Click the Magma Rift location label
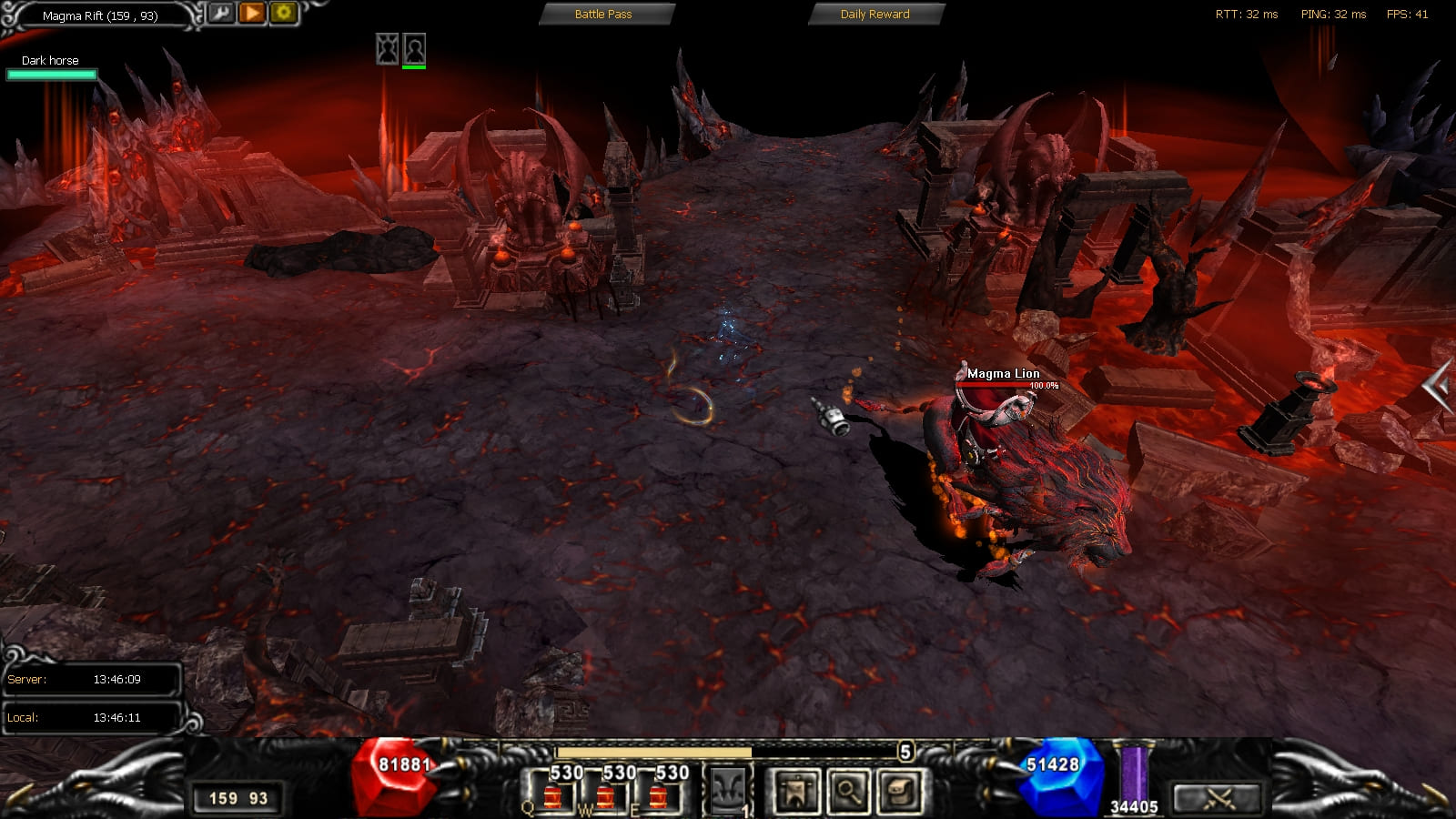 click(100, 15)
